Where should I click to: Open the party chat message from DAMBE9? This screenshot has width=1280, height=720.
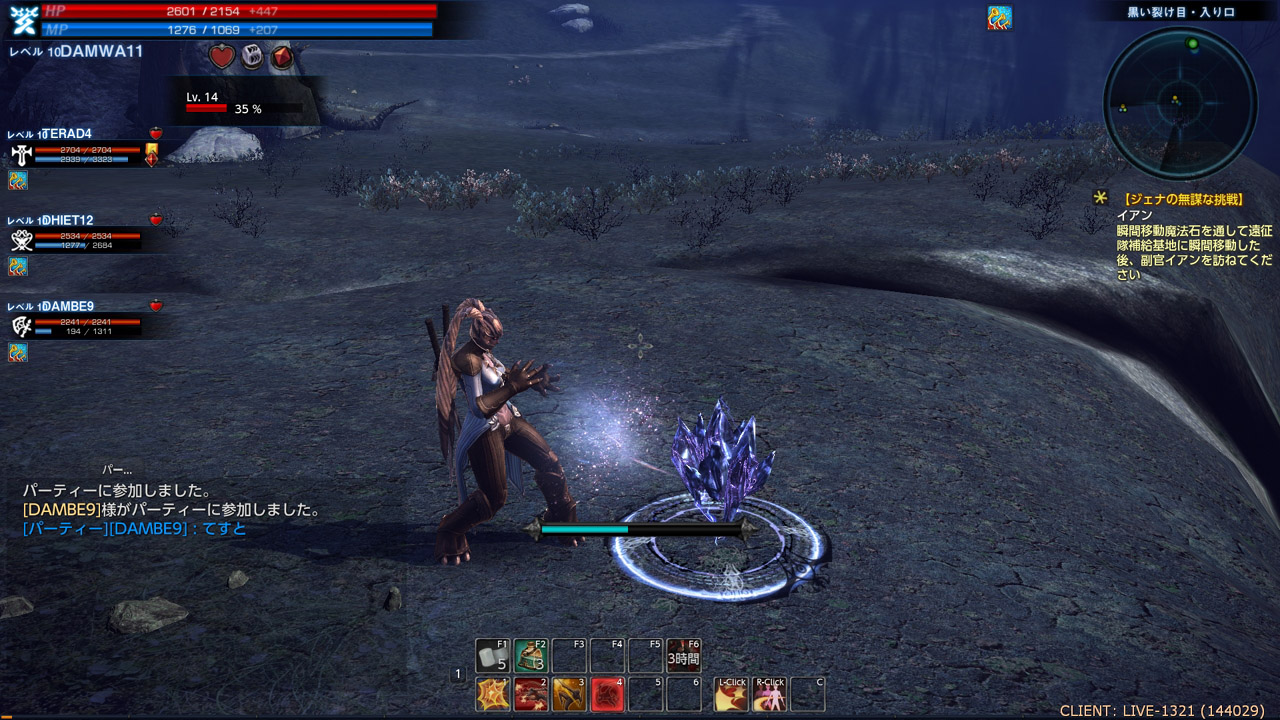pyautogui.click(x=135, y=529)
